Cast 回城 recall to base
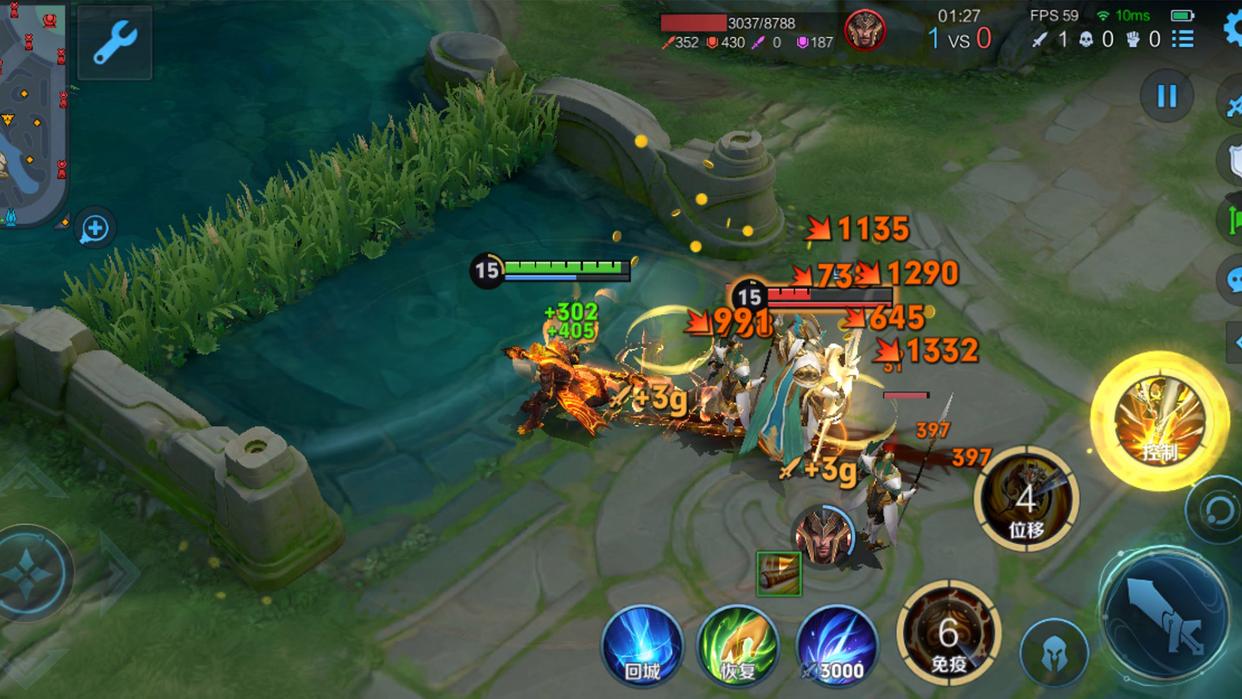1242x699 pixels. (642, 645)
